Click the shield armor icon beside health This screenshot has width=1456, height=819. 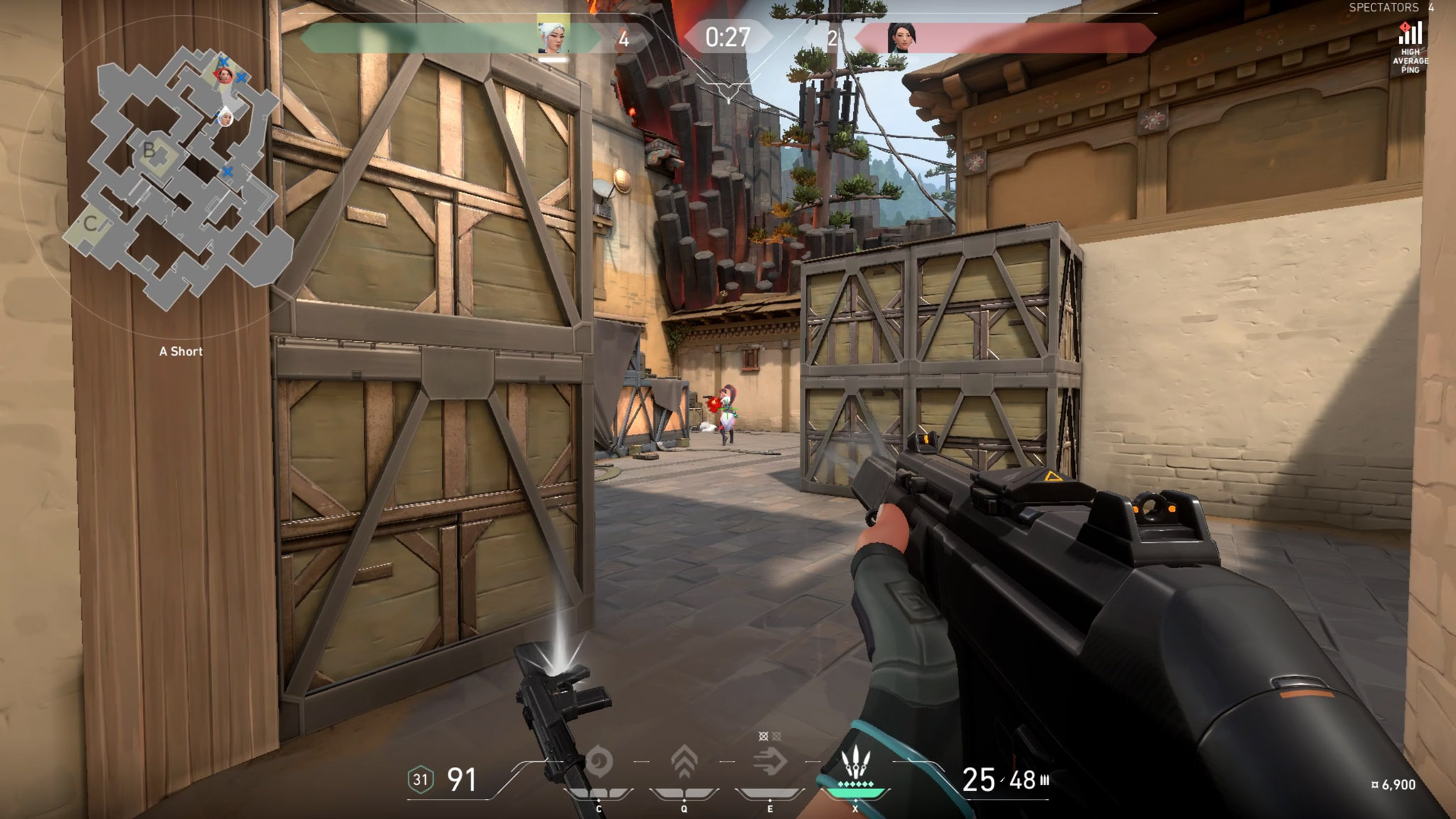tap(420, 780)
